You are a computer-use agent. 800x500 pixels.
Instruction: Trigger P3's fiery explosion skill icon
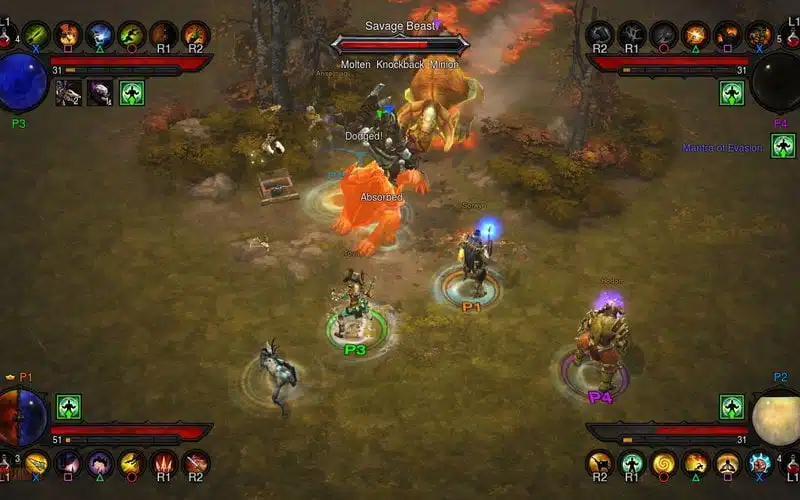pyautogui.click(x=67, y=36)
